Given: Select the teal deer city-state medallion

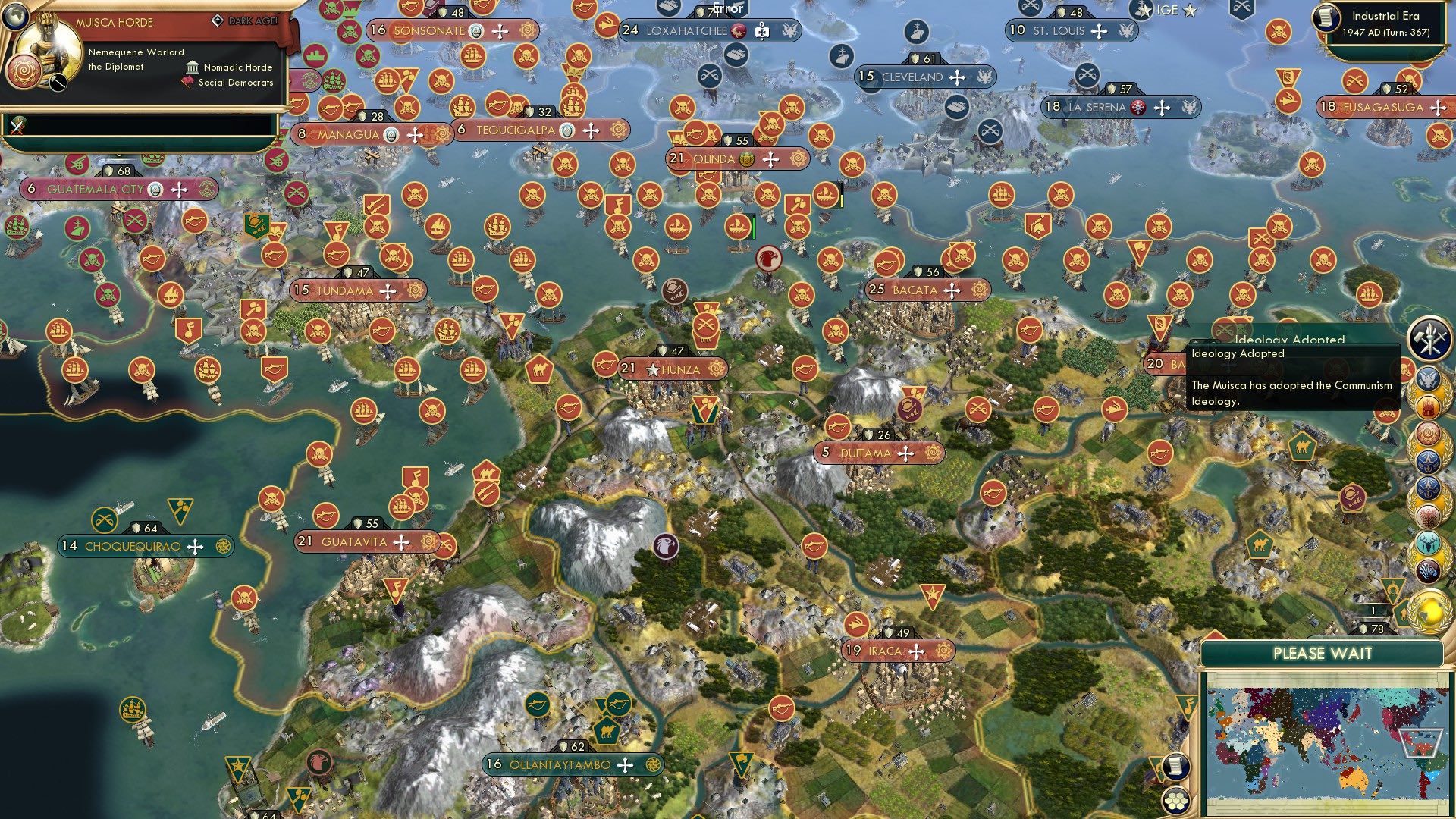Looking at the screenshot, I should (x=1429, y=543).
